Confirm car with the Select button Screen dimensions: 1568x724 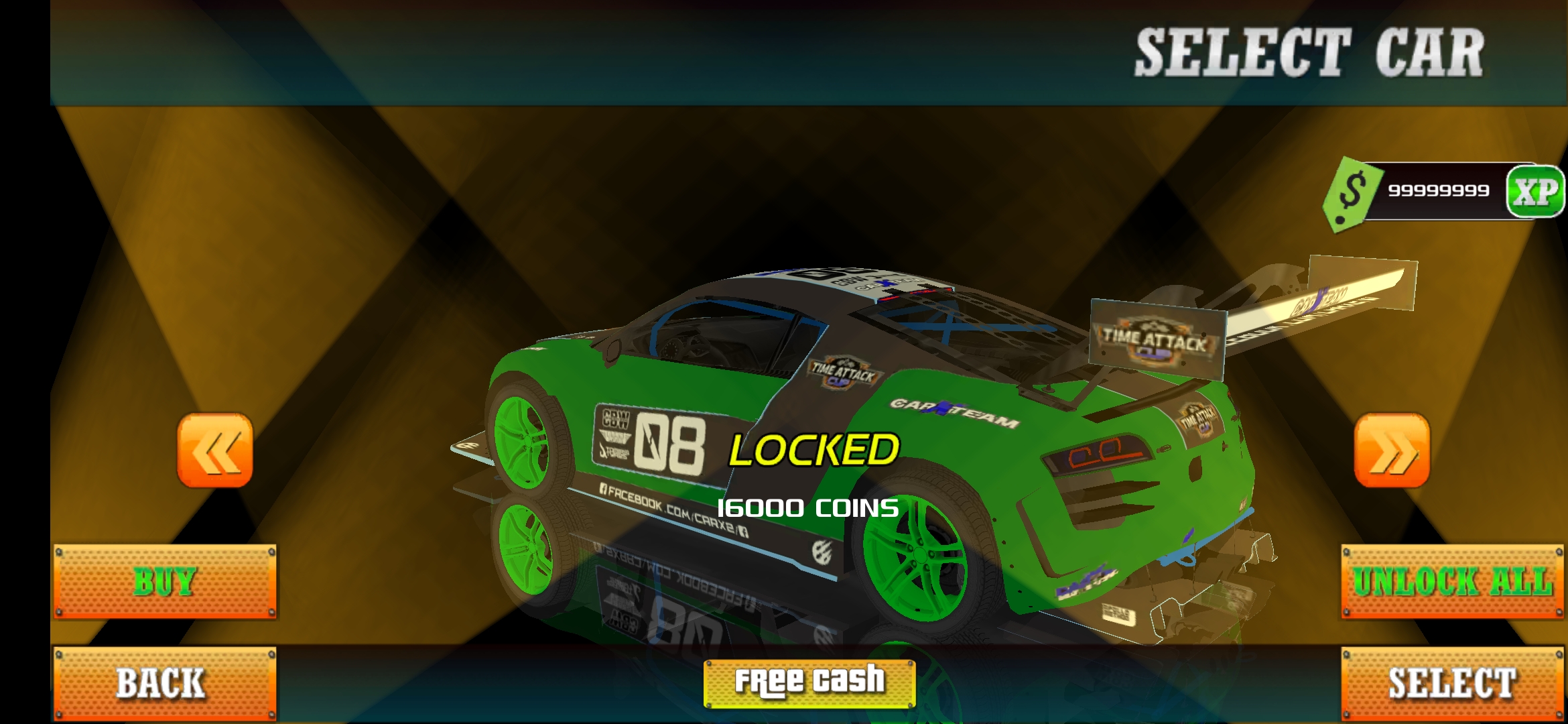click(x=1452, y=683)
